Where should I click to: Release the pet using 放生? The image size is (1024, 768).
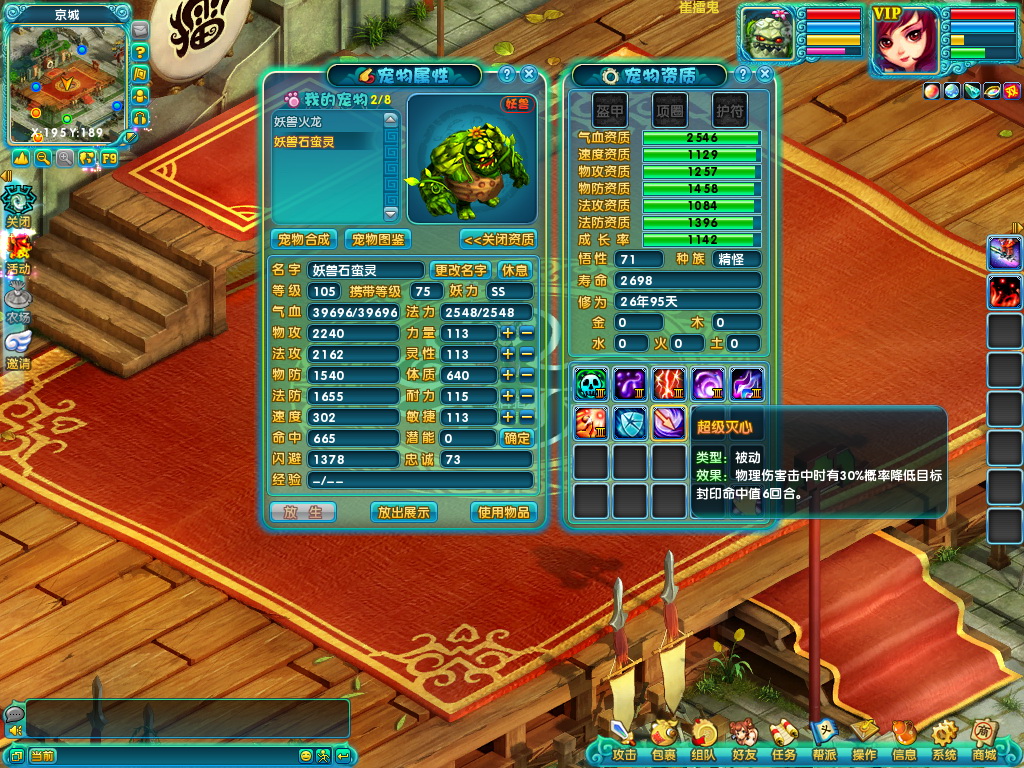click(x=303, y=512)
